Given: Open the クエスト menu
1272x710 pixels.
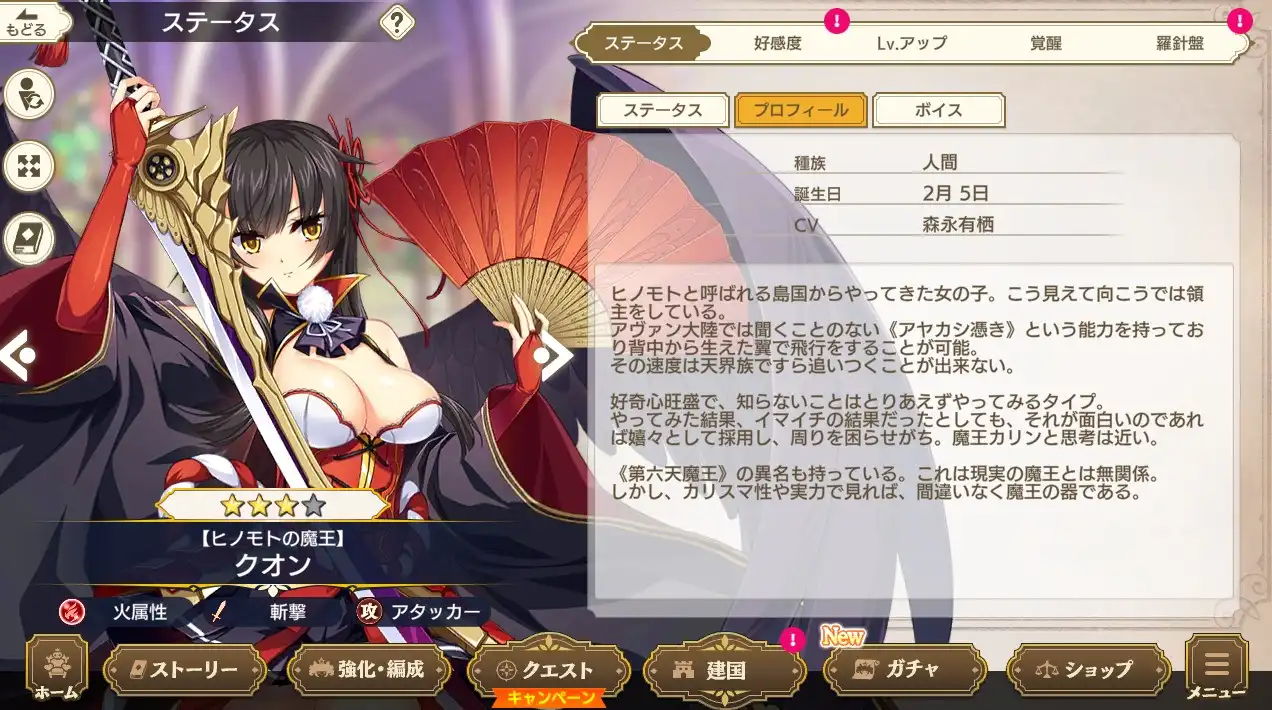Looking at the screenshot, I should tap(548, 669).
